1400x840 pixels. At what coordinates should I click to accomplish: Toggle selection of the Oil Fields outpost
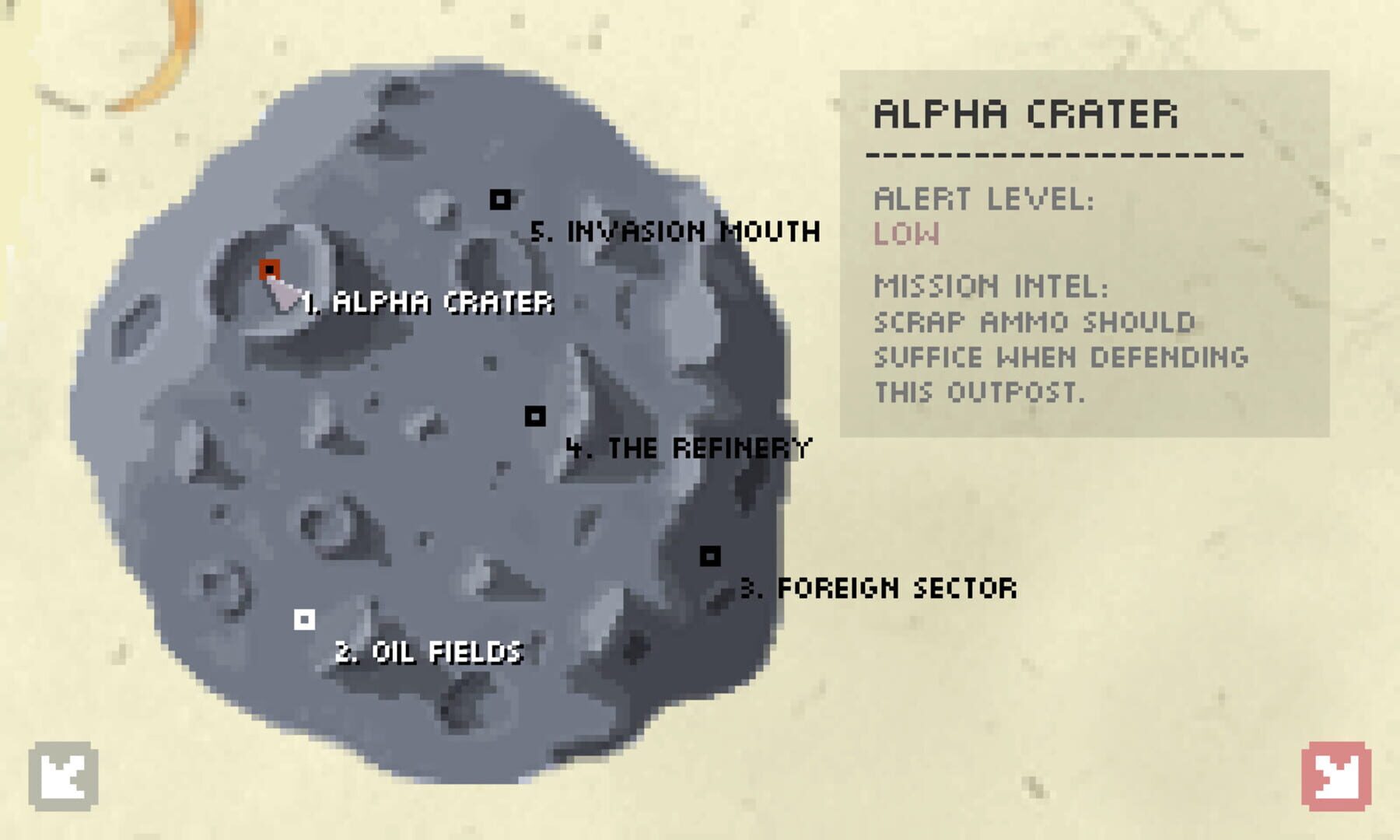pyautogui.click(x=305, y=618)
